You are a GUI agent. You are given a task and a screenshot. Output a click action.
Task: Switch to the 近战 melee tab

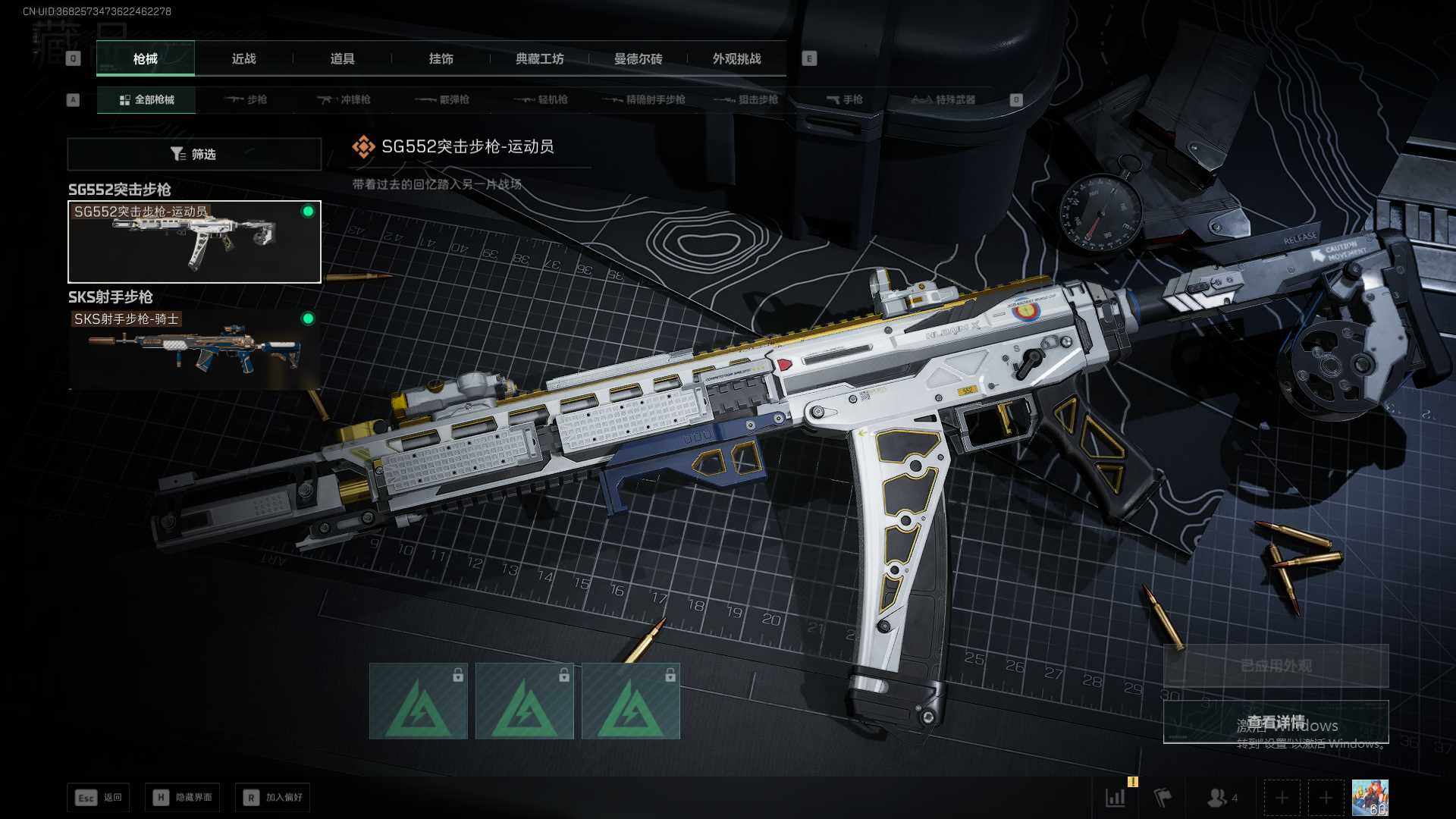point(243,58)
